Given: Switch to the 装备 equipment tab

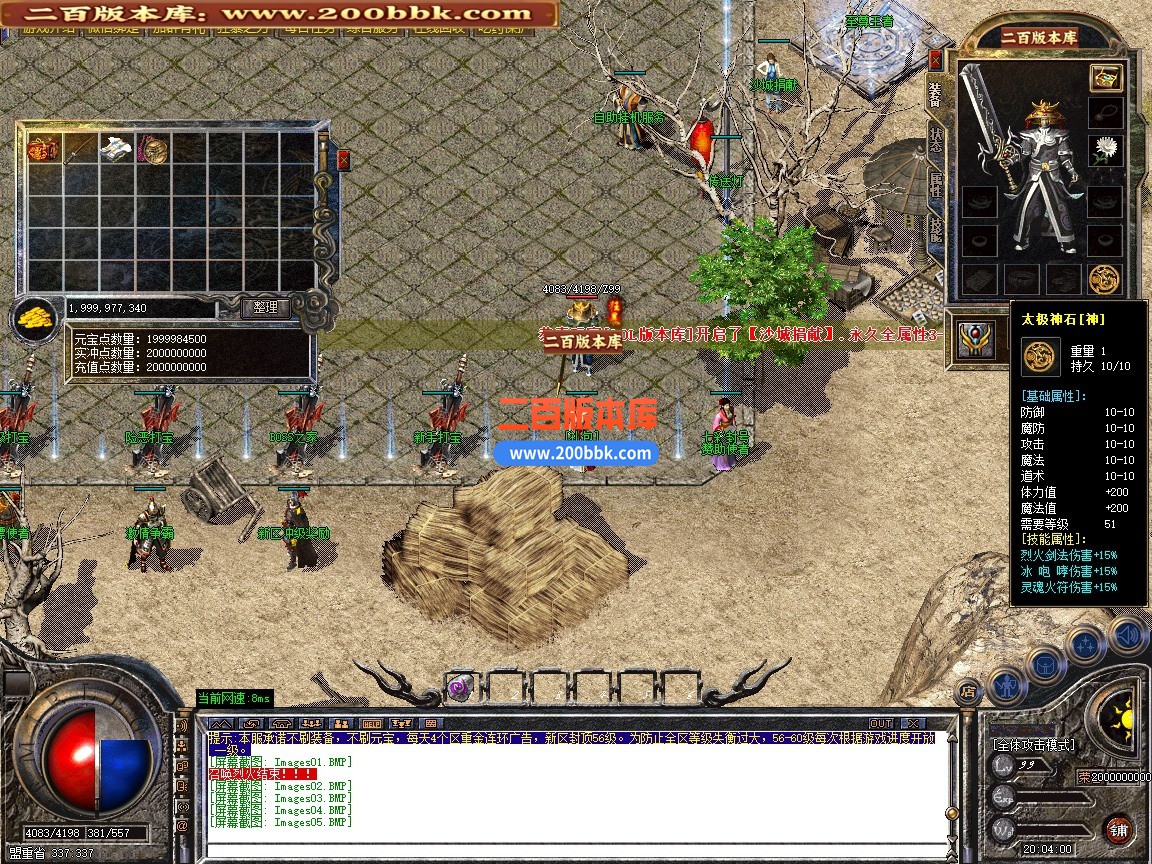Looking at the screenshot, I should (x=935, y=93).
